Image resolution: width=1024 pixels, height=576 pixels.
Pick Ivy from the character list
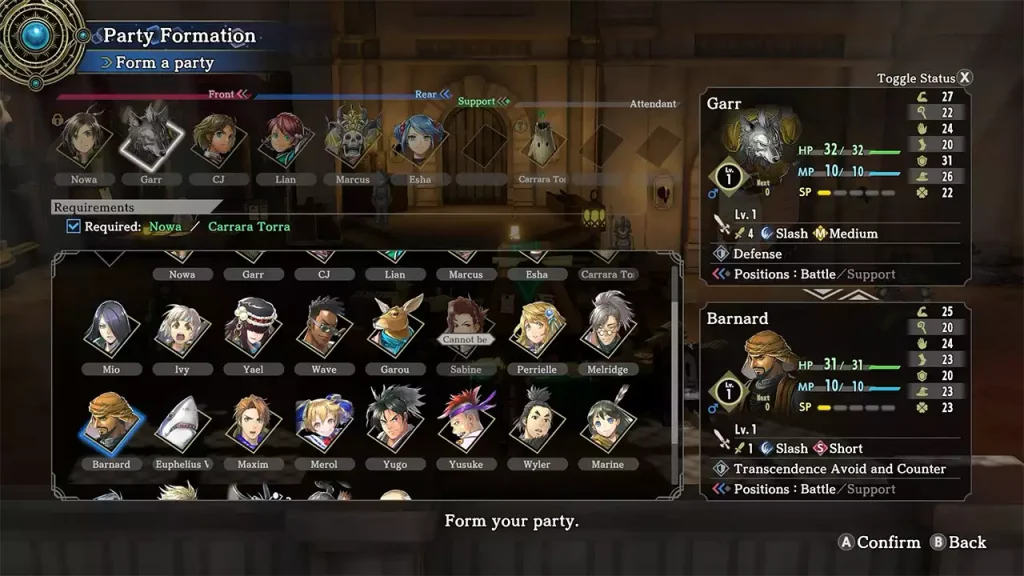(x=181, y=327)
